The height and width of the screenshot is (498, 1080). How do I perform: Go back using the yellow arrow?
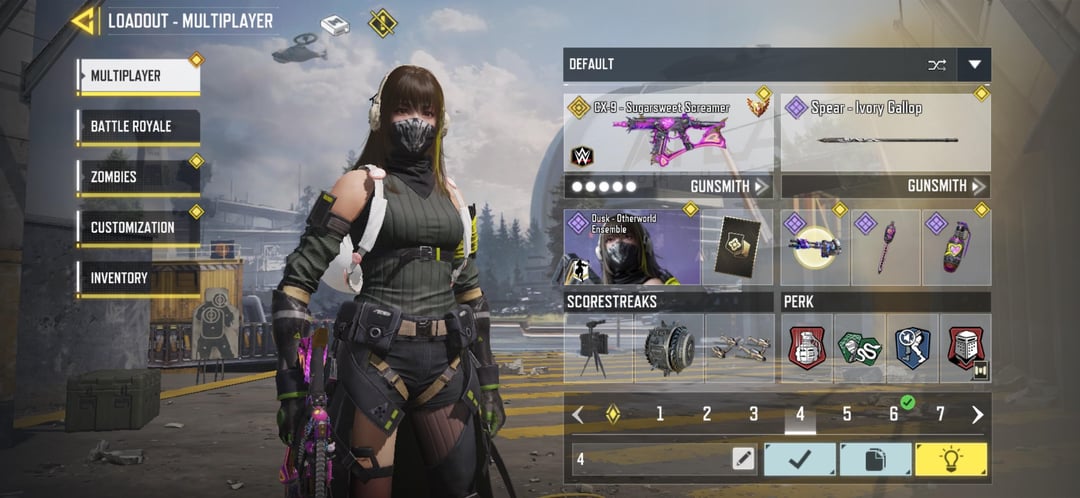[84, 20]
